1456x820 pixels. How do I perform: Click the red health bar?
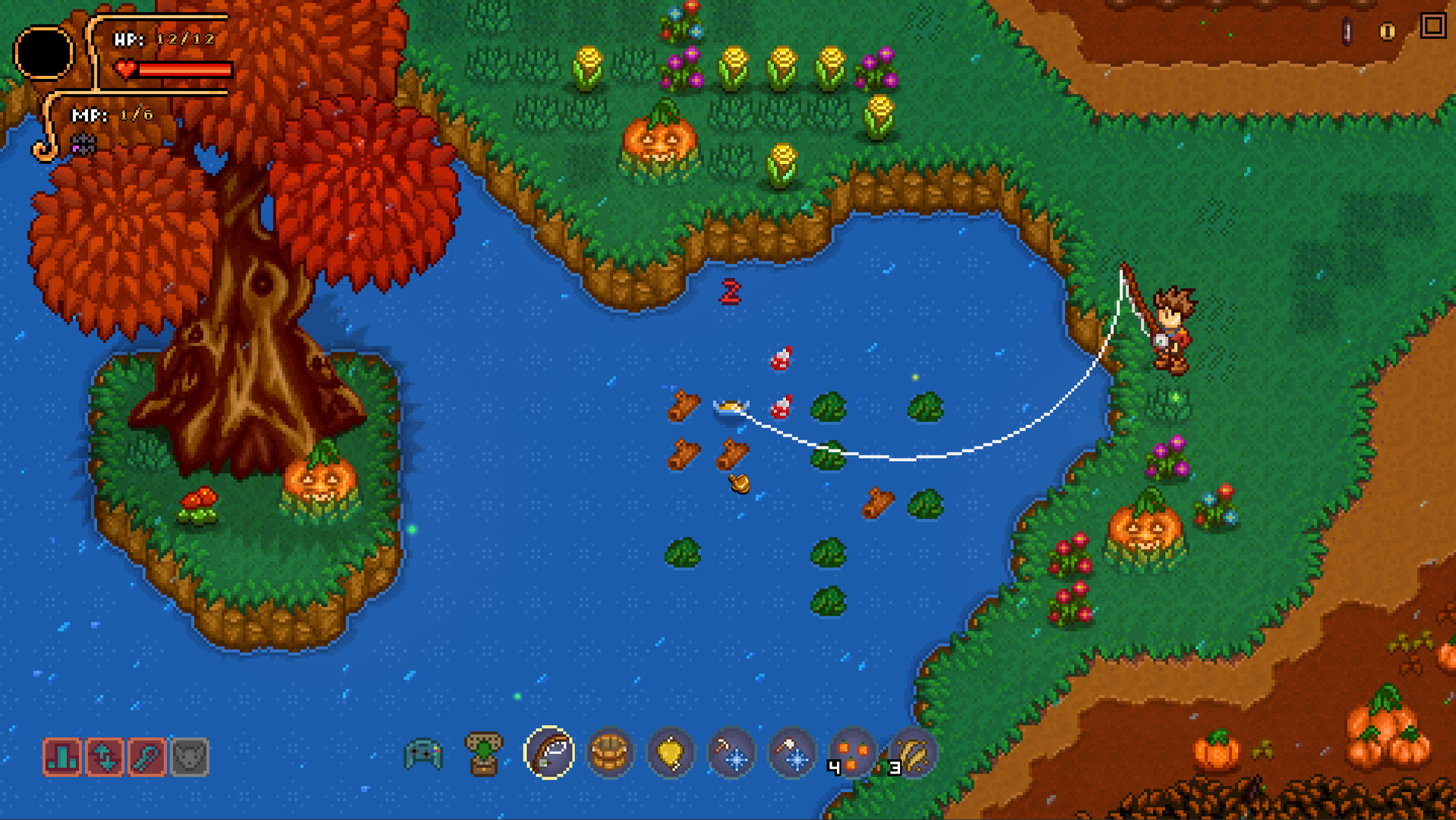click(x=186, y=71)
